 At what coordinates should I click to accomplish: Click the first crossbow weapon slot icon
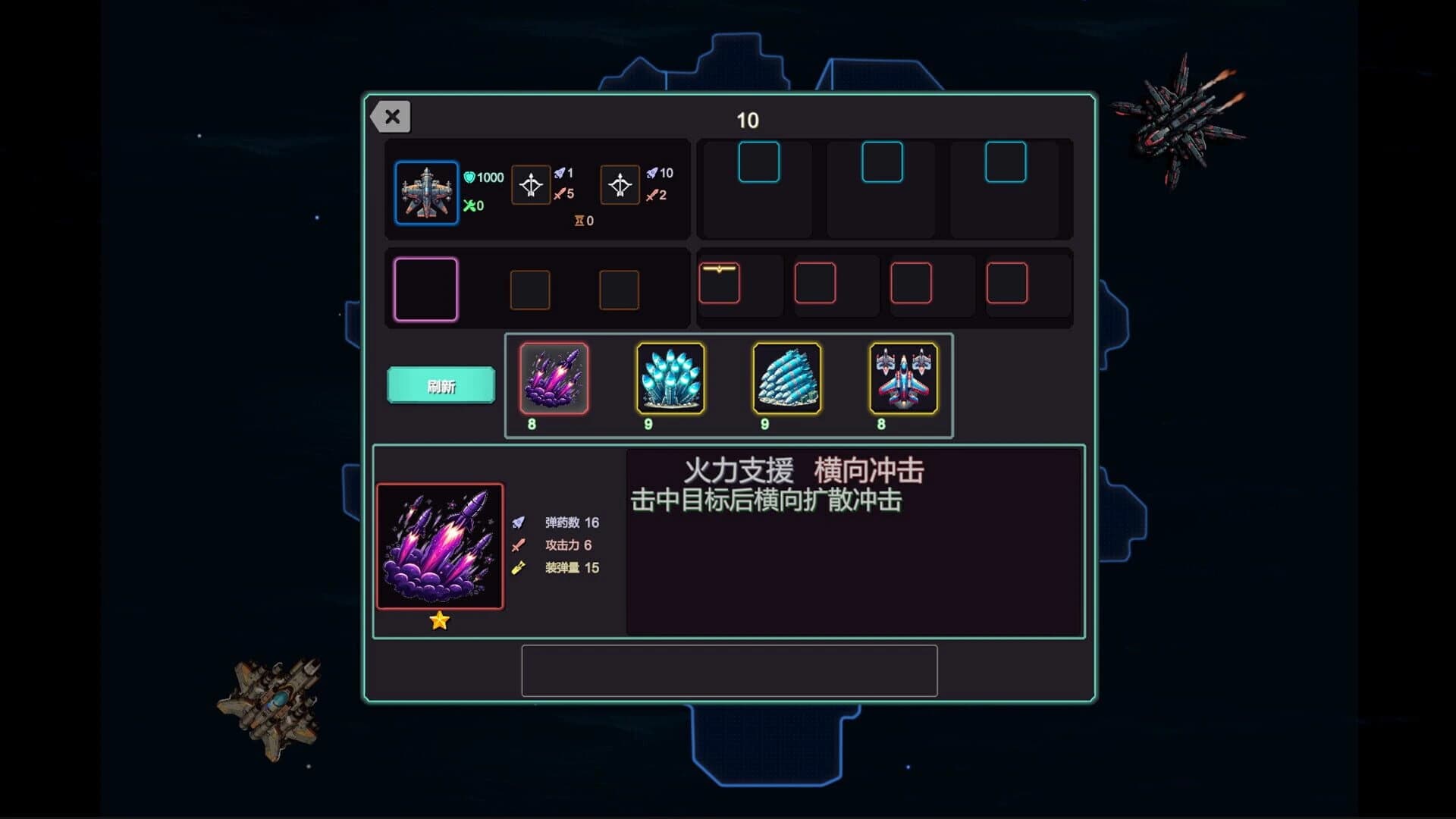(x=532, y=184)
